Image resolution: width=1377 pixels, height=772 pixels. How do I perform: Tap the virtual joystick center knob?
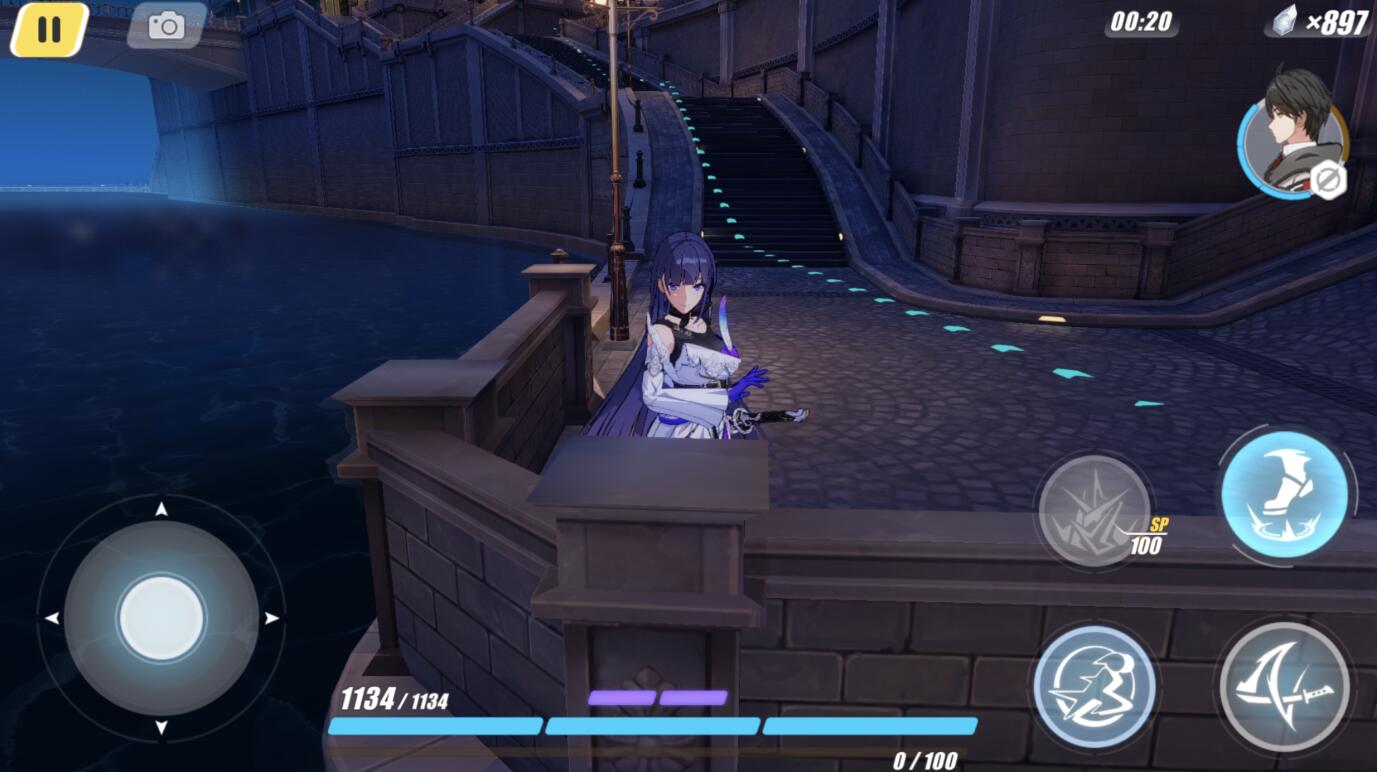tap(161, 617)
